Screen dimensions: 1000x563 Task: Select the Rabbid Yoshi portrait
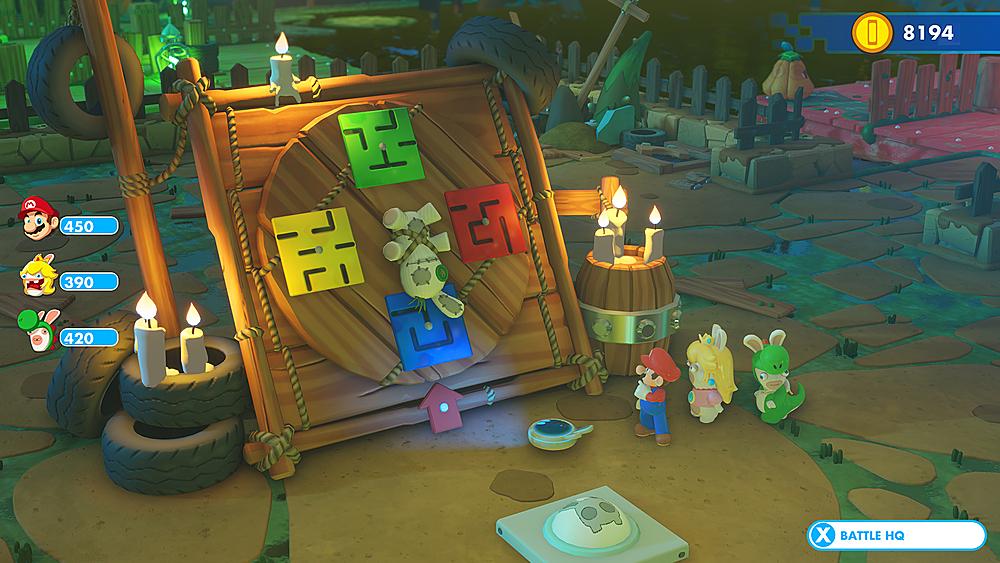[x=34, y=334]
